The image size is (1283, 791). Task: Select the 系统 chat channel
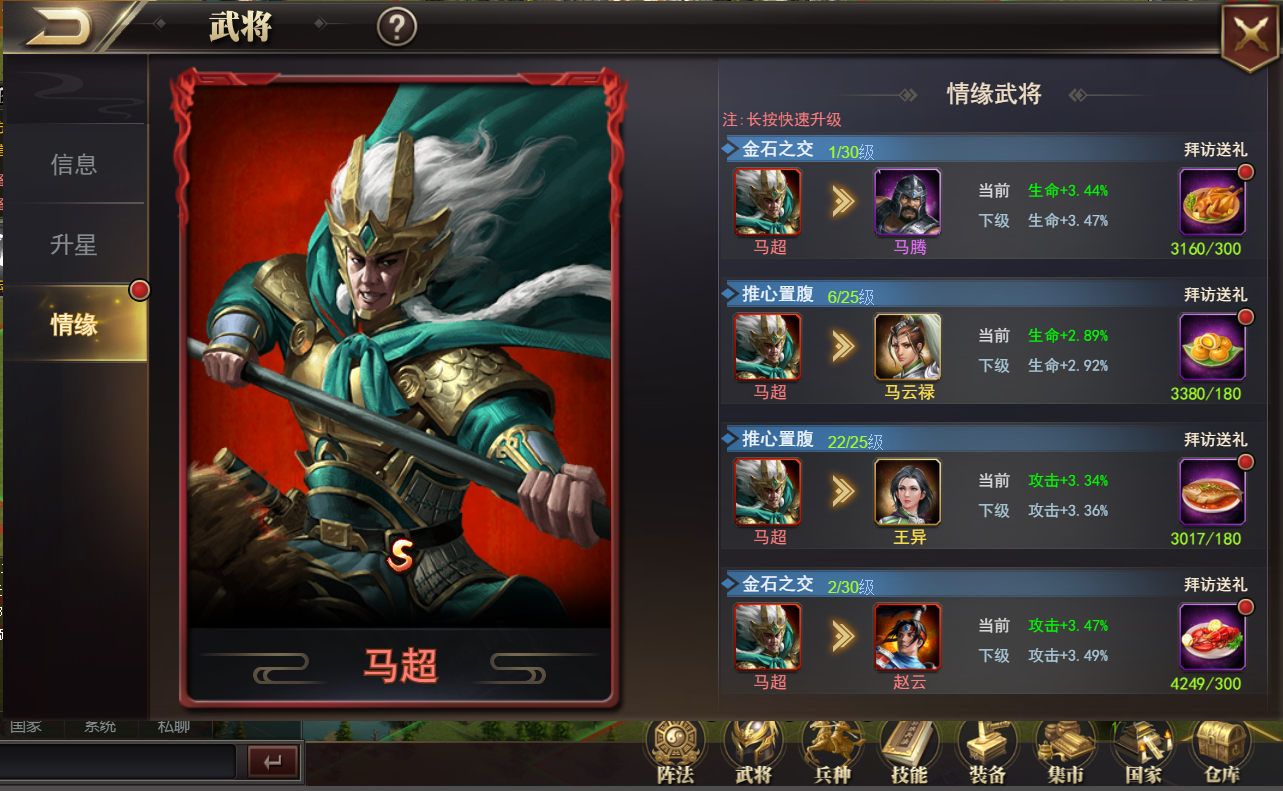coord(98,727)
